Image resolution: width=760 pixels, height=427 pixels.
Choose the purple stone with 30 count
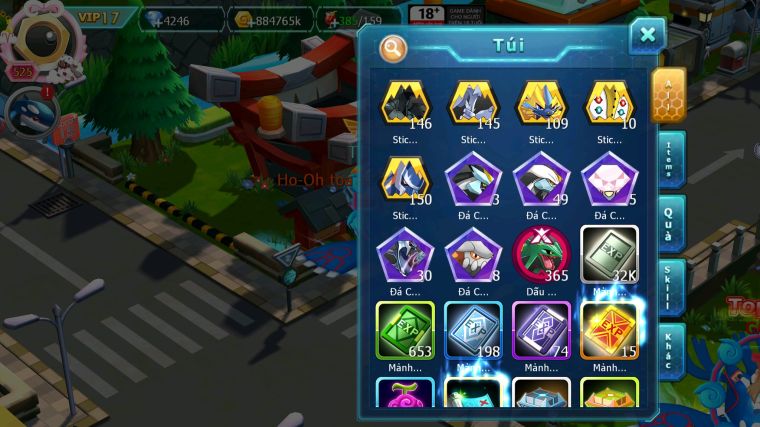point(405,254)
